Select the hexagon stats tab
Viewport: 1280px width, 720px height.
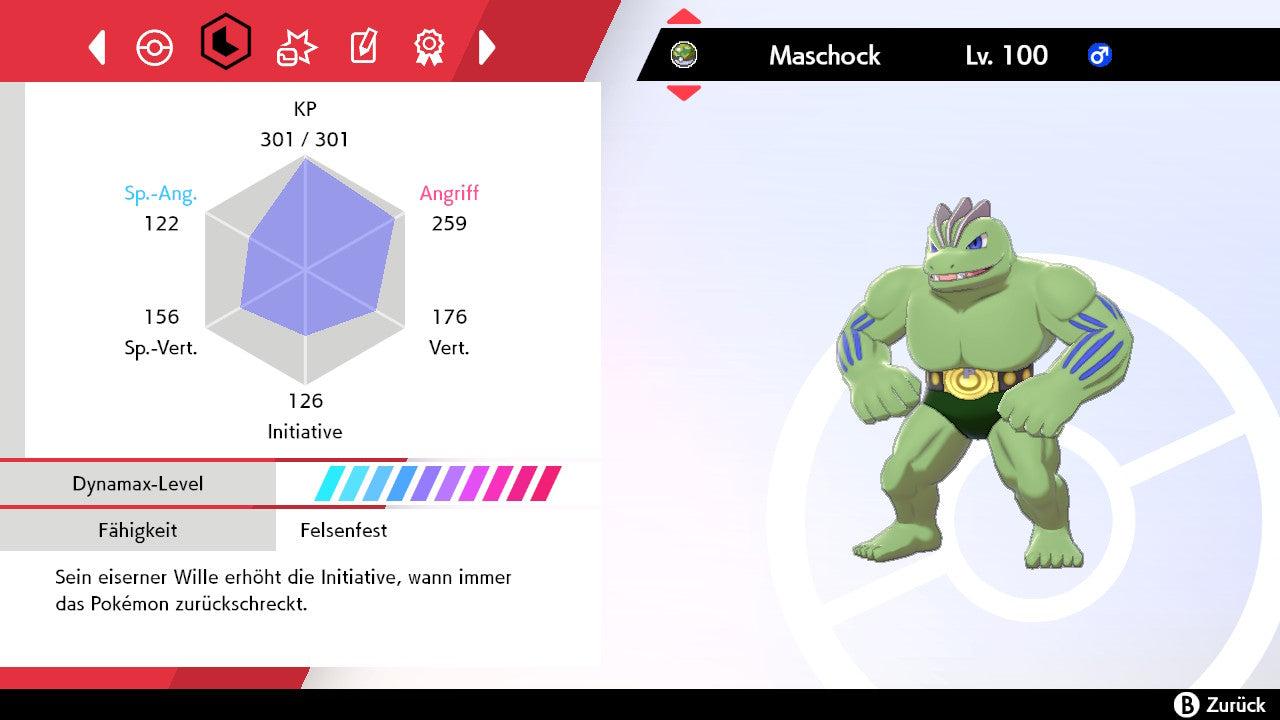point(225,42)
